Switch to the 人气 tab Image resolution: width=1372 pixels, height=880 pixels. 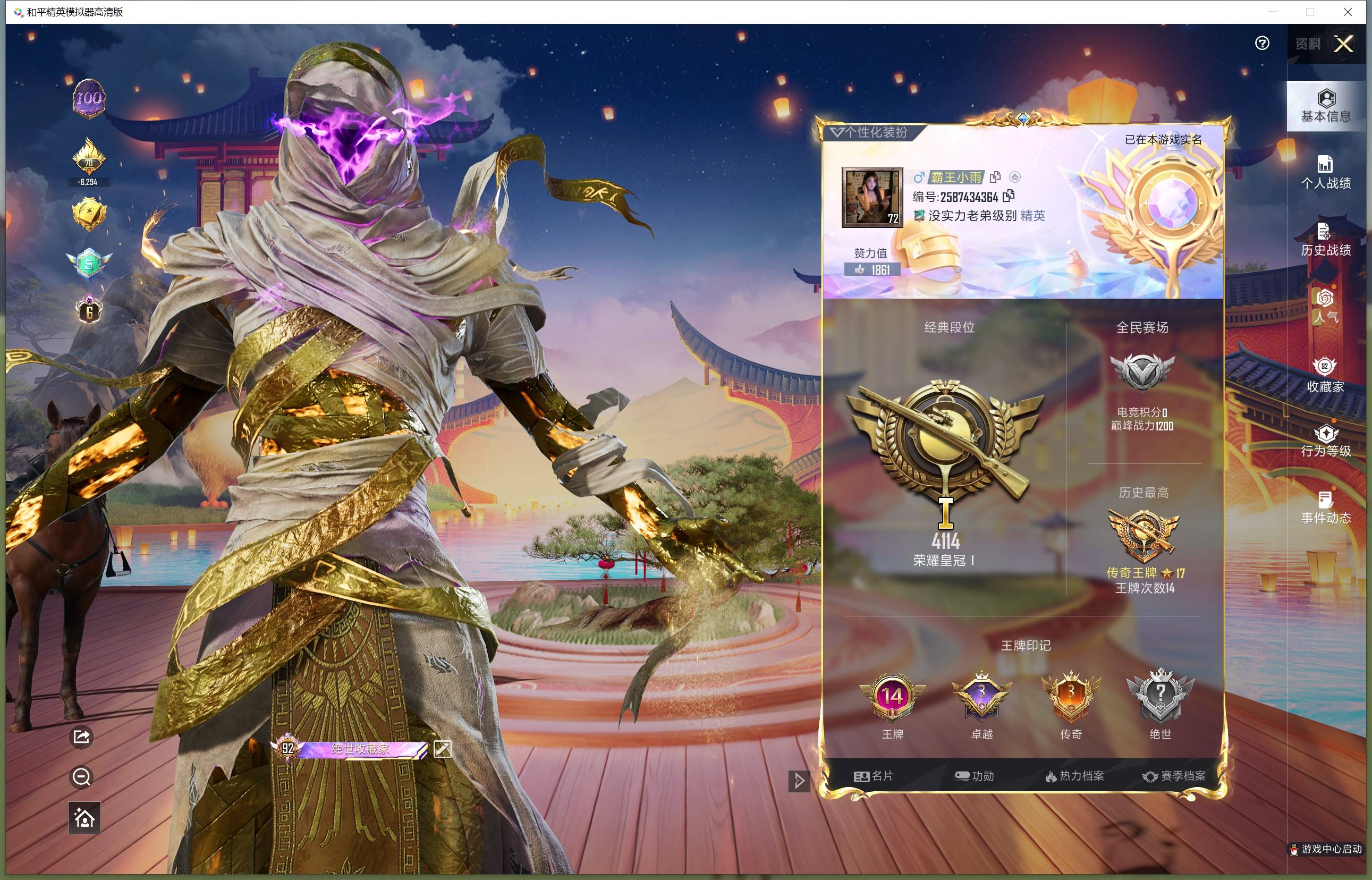pyautogui.click(x=1326, y=307)
